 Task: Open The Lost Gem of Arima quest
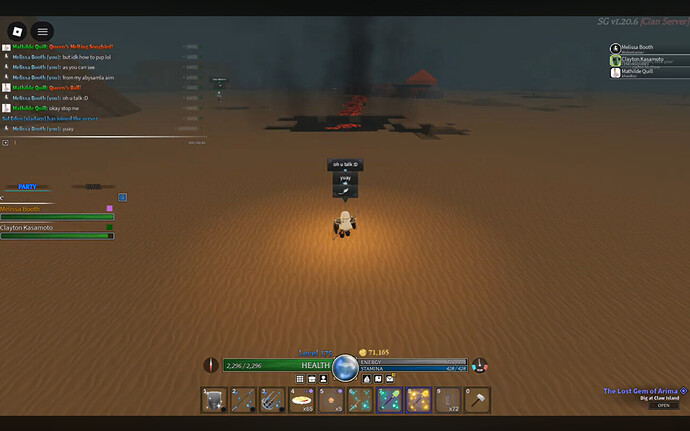[640, 391]
